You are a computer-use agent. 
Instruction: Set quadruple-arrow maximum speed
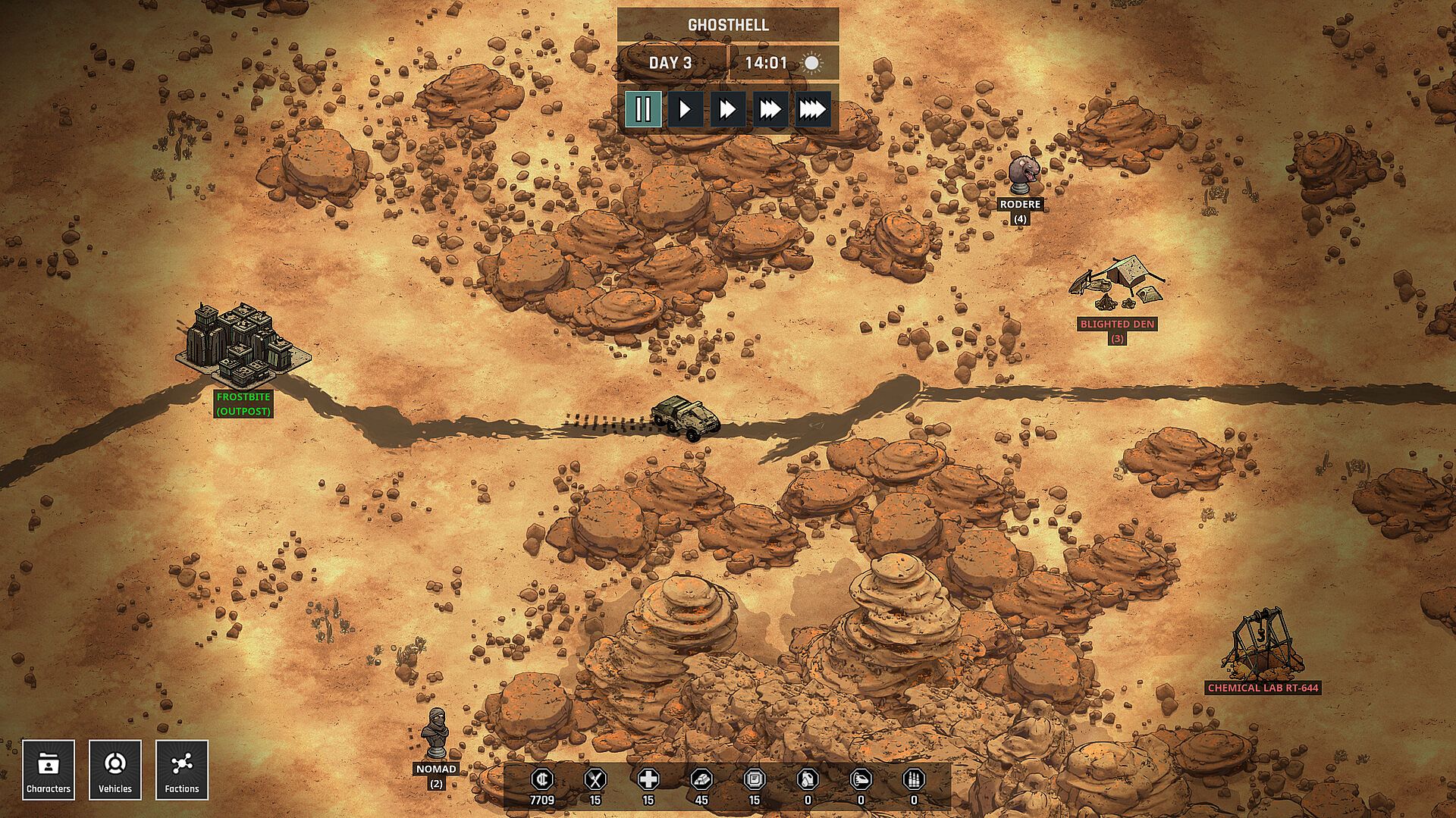[x=812, y=109]
